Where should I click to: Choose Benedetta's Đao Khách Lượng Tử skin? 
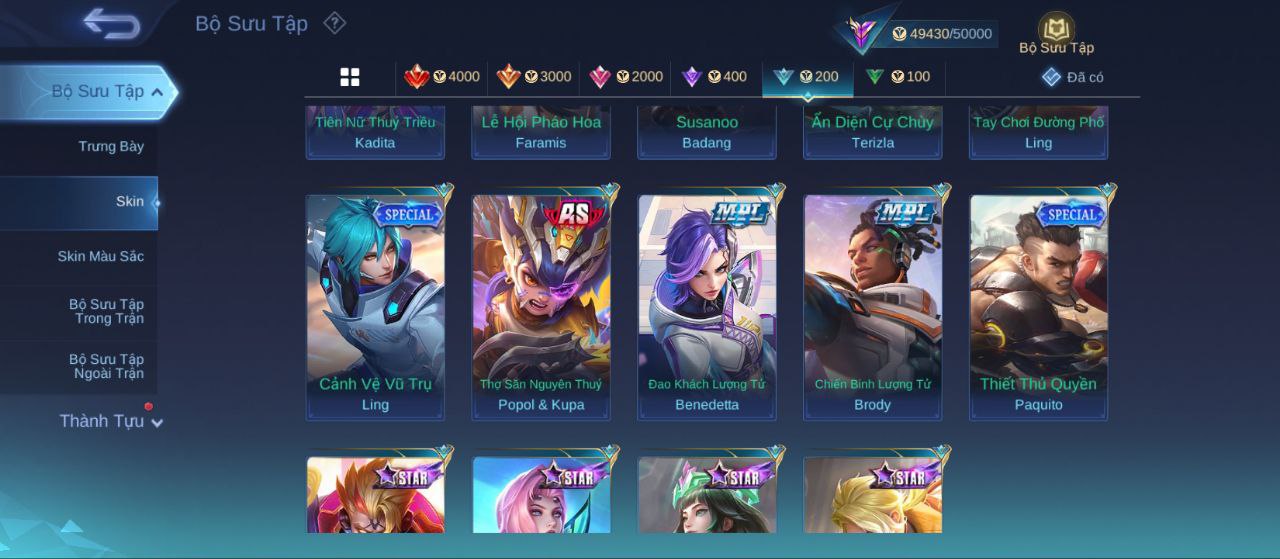point(707,306)
